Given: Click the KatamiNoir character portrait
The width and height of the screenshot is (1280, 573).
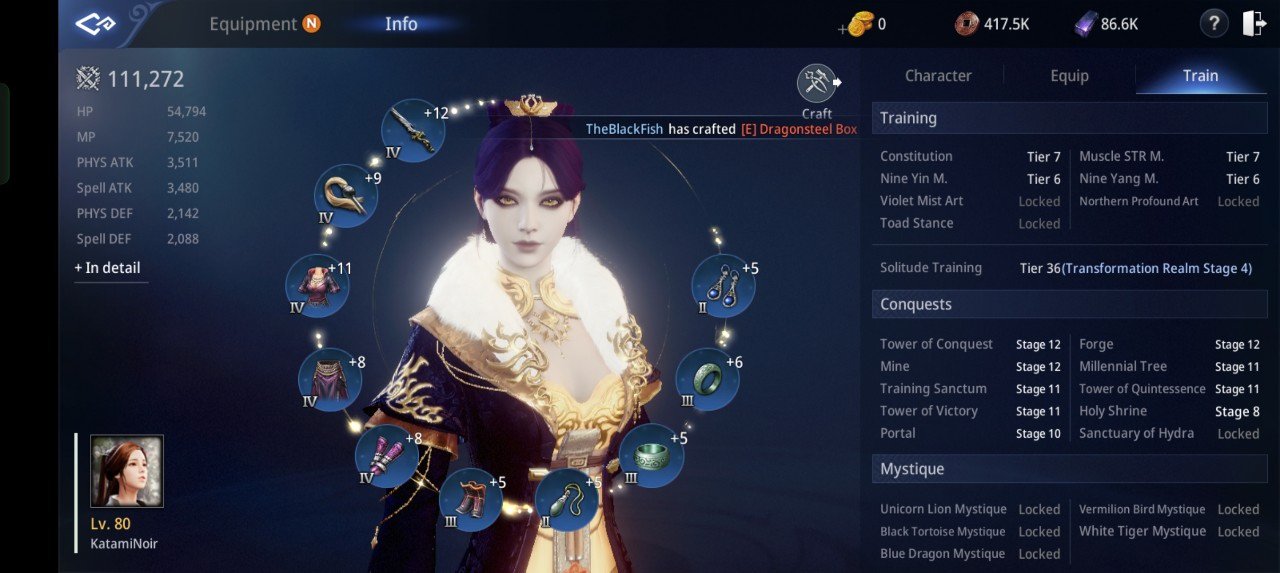Looking at the screenshot, I should coord(127,471).
